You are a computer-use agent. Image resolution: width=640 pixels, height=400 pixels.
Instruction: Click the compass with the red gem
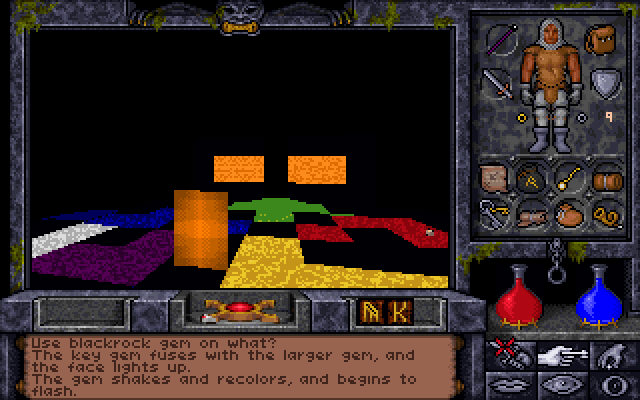(x=238, y=309)
